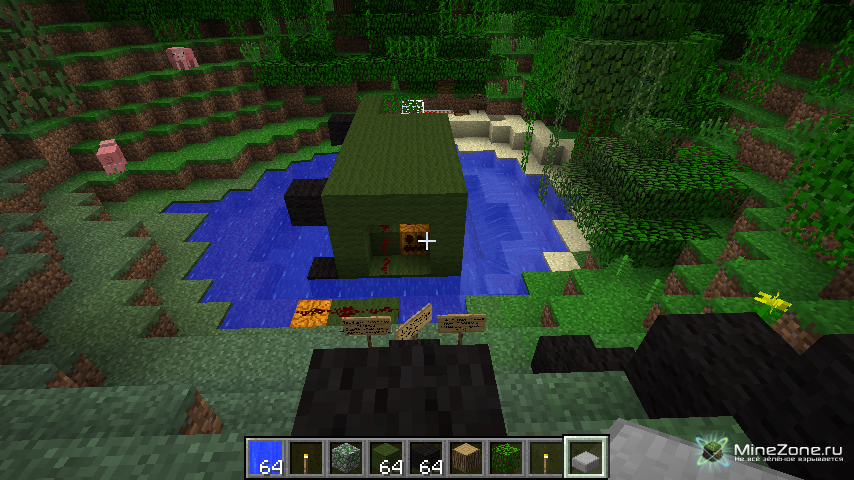Choose the green wool stack
The image size is (854, 480).
tap(385, 457)
